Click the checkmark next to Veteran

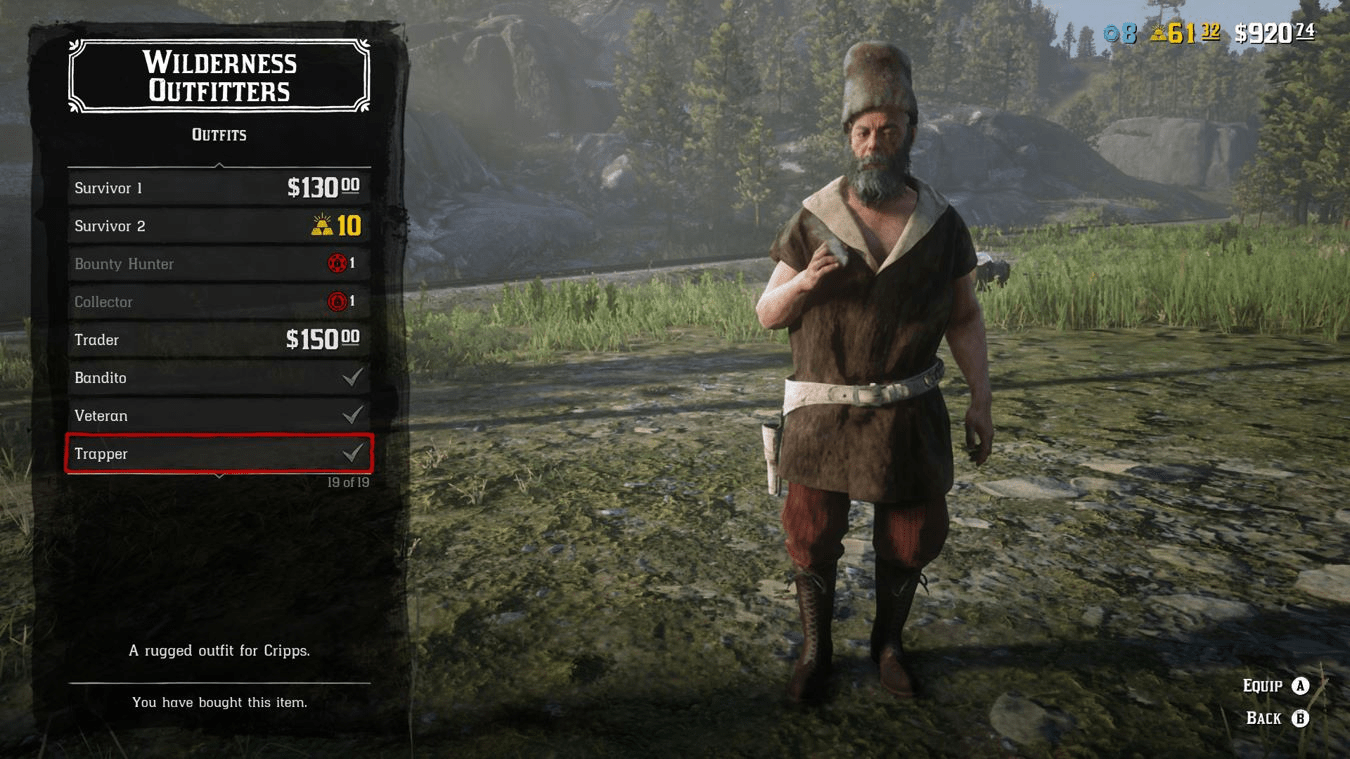pyautogui.click(x=352, y=415)
